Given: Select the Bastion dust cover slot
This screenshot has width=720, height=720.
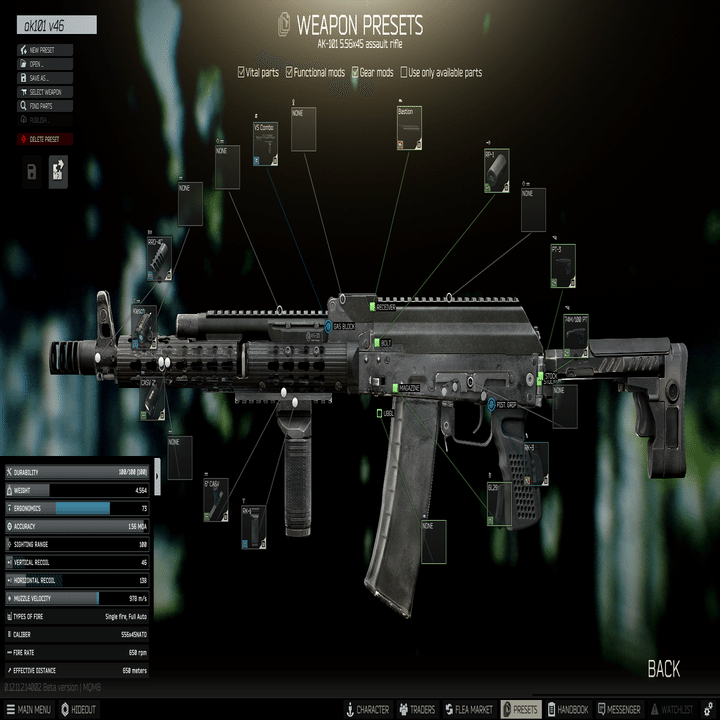Looking at the screenshot, I should coord(409,128).
